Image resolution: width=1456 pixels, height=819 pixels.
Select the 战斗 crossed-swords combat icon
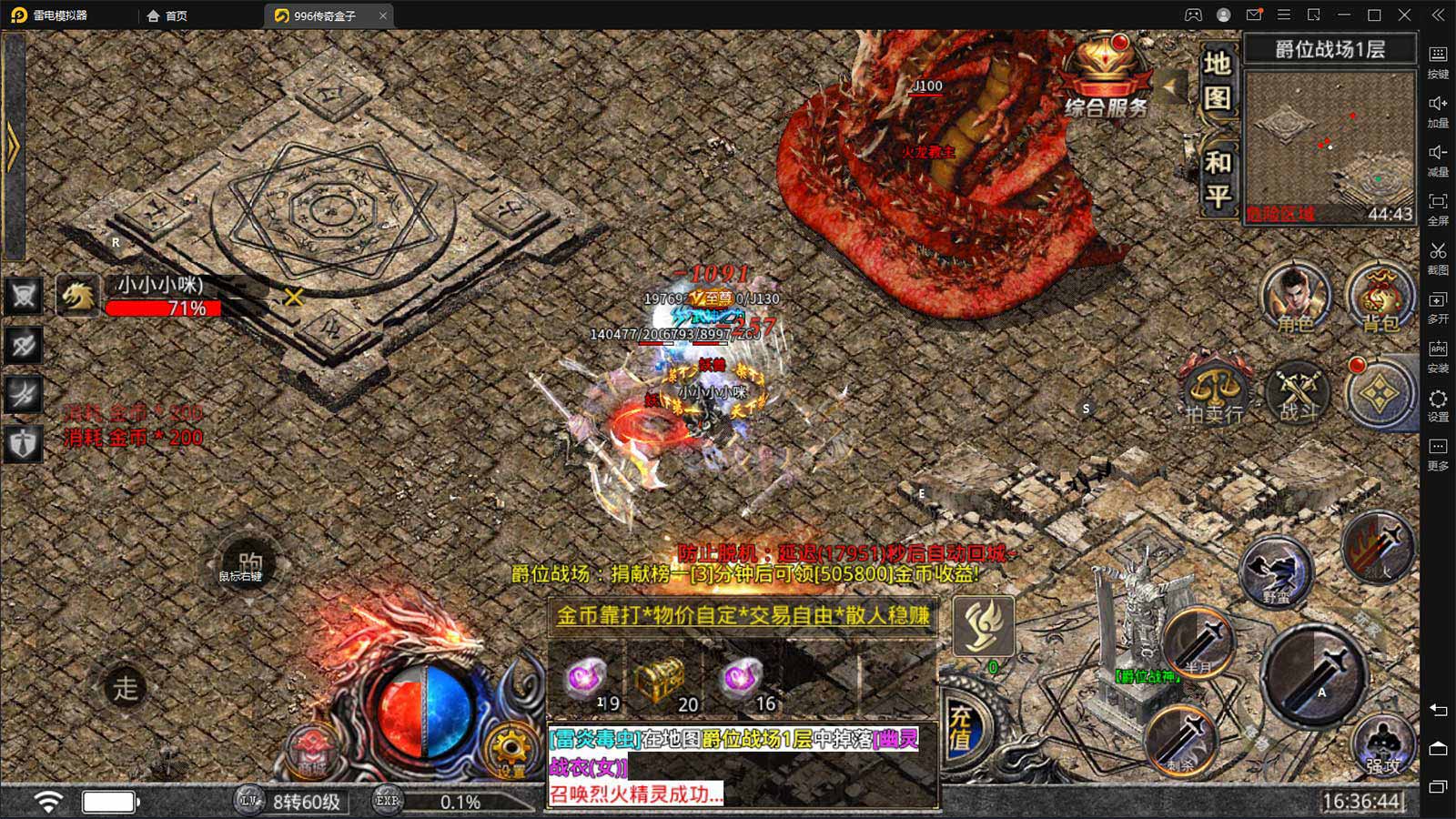(1298, 391)
